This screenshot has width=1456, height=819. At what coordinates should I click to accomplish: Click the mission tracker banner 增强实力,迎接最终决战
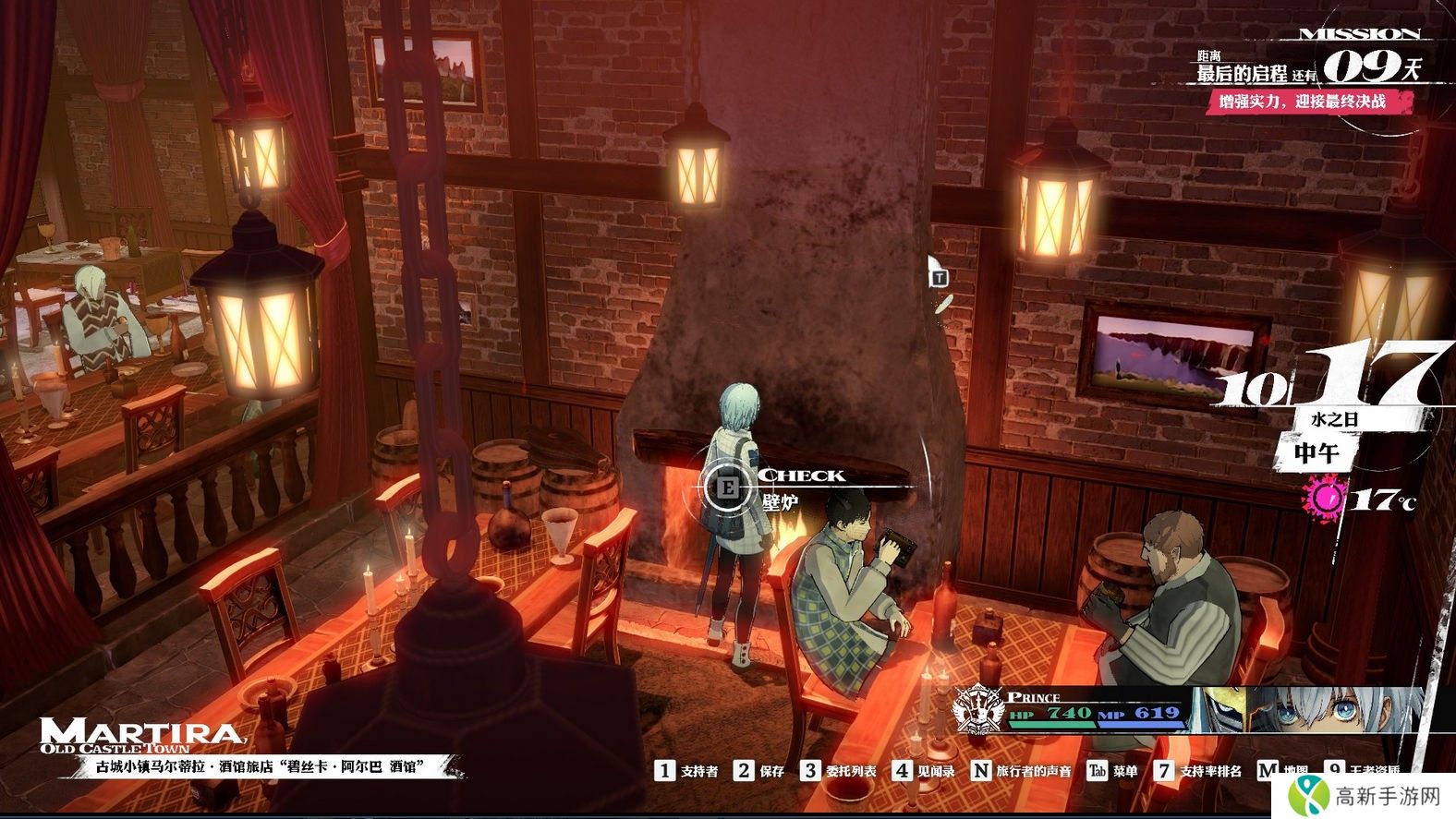1304,102
